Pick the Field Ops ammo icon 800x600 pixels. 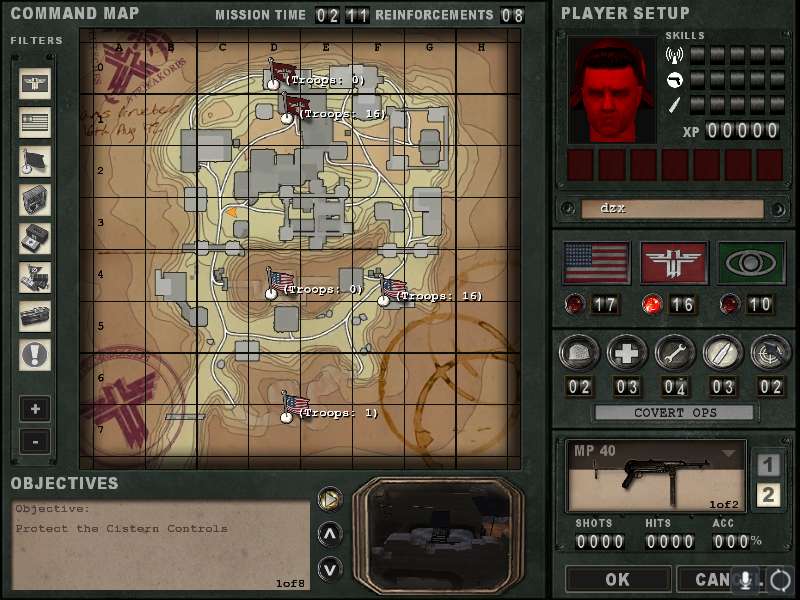[x=722, y=352]
